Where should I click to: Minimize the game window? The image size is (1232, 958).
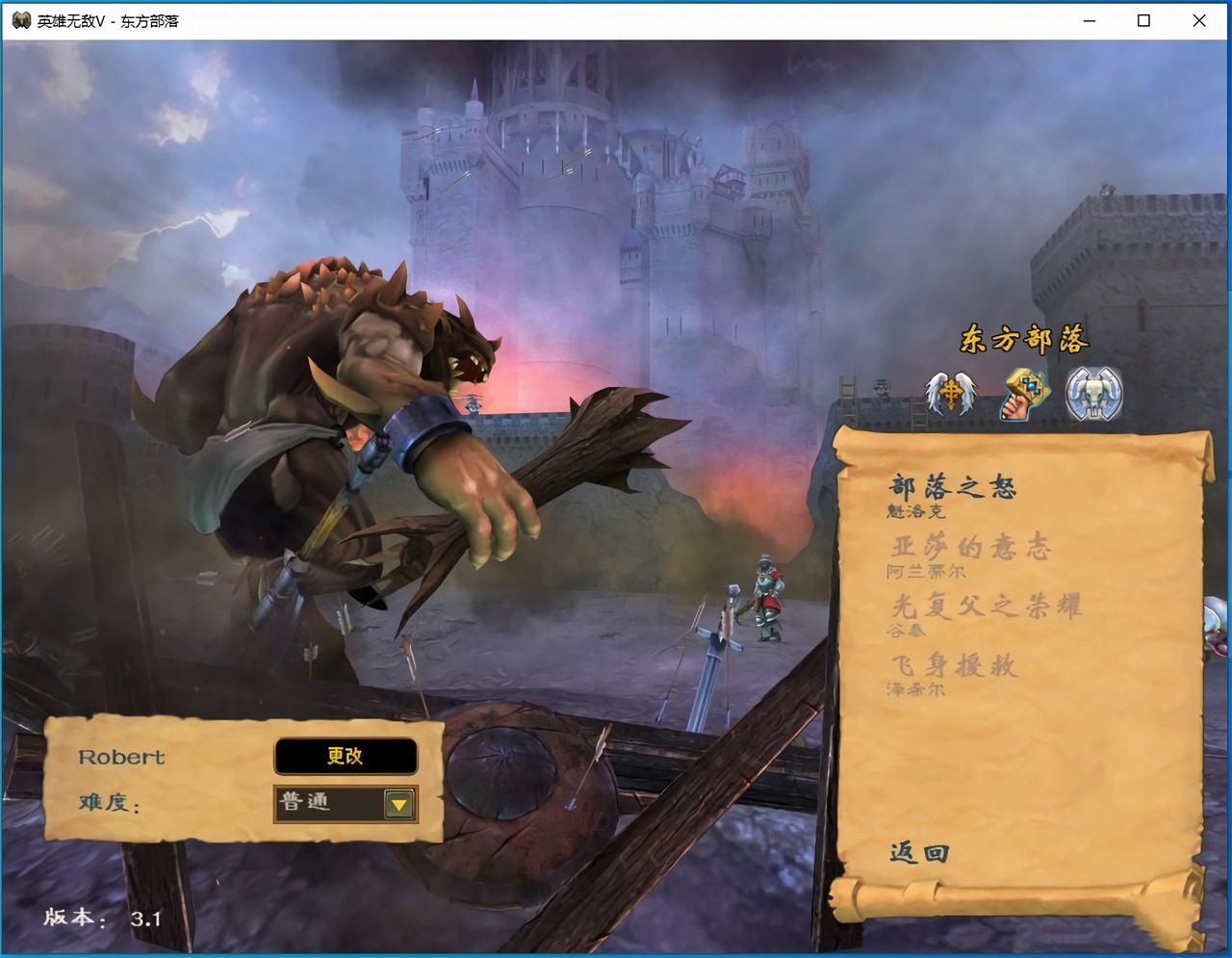[1090, 20]
